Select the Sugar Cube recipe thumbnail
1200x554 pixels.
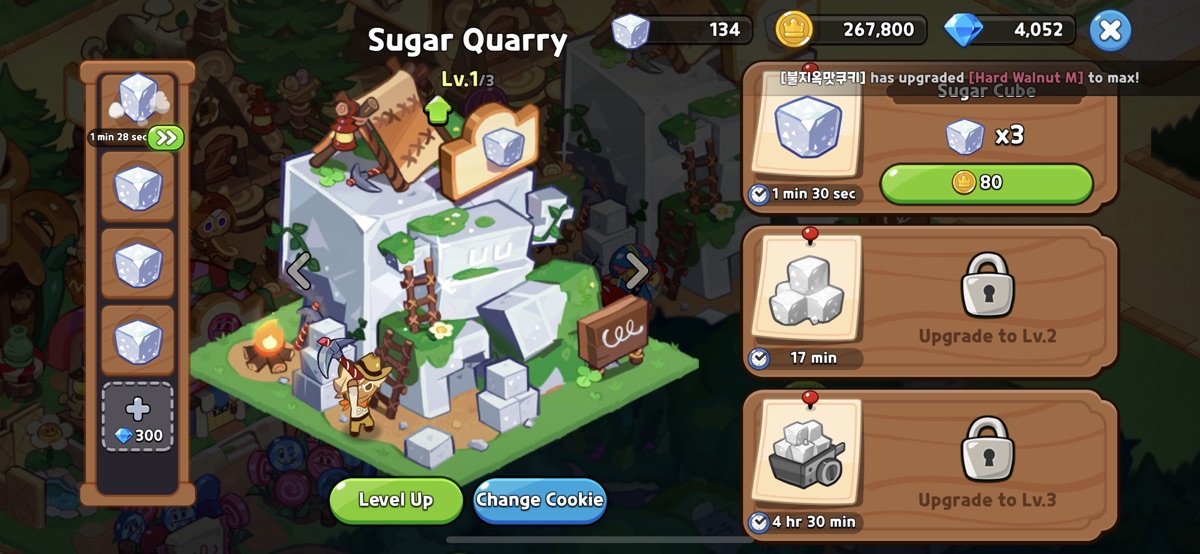(808, 128)
